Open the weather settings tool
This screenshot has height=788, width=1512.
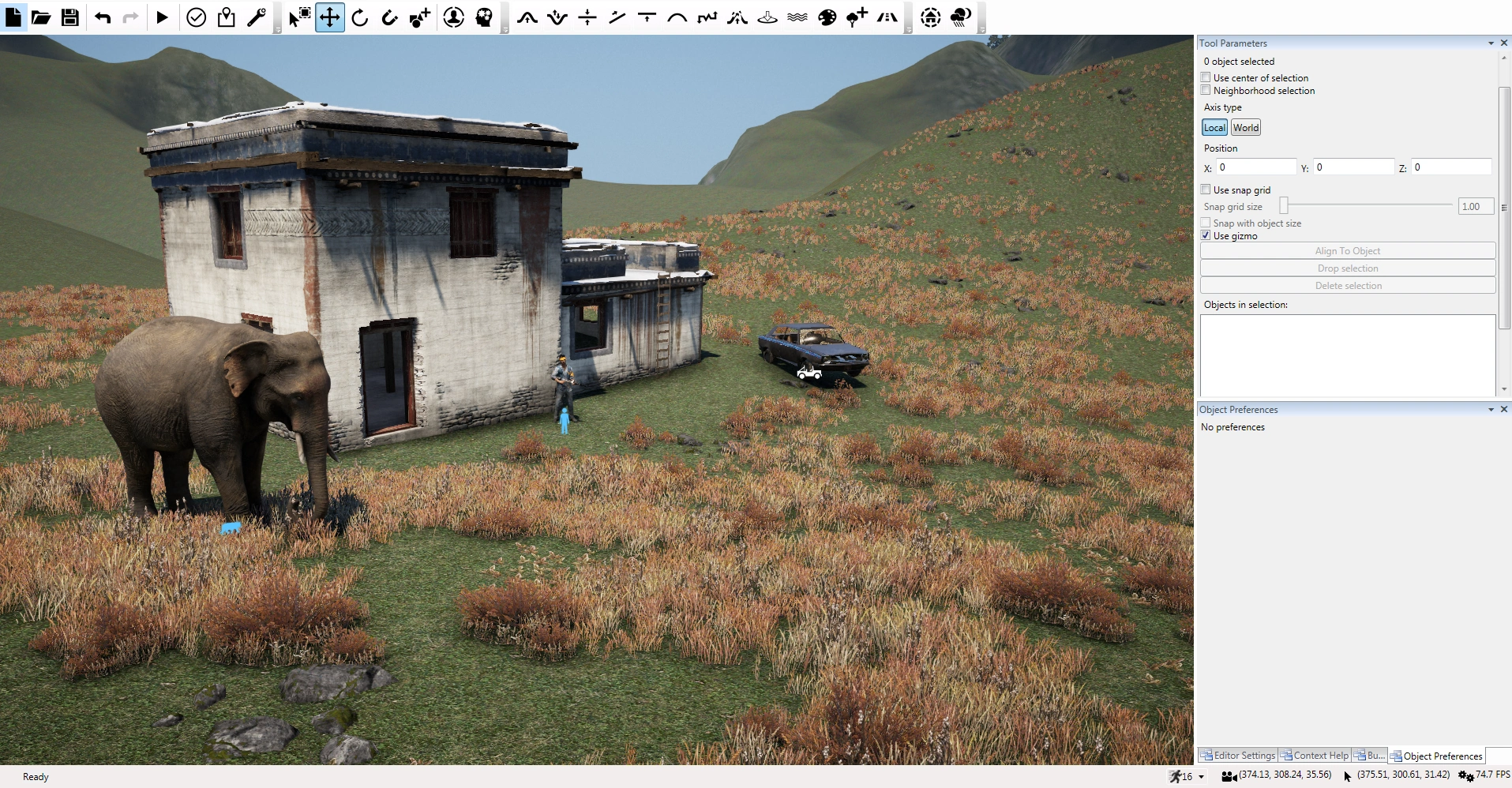961,17
